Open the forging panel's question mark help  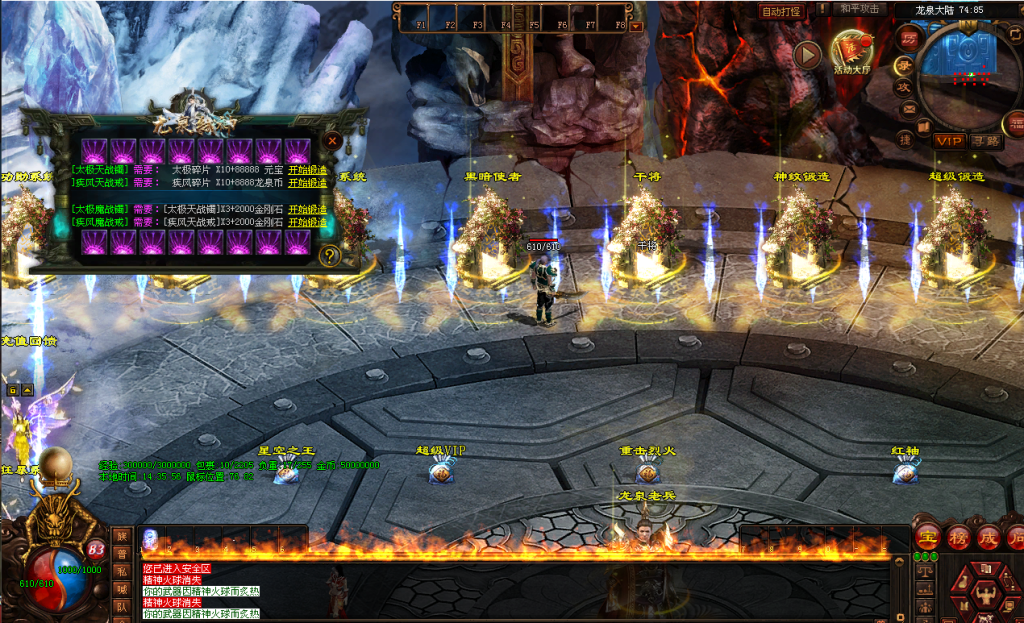331,255
